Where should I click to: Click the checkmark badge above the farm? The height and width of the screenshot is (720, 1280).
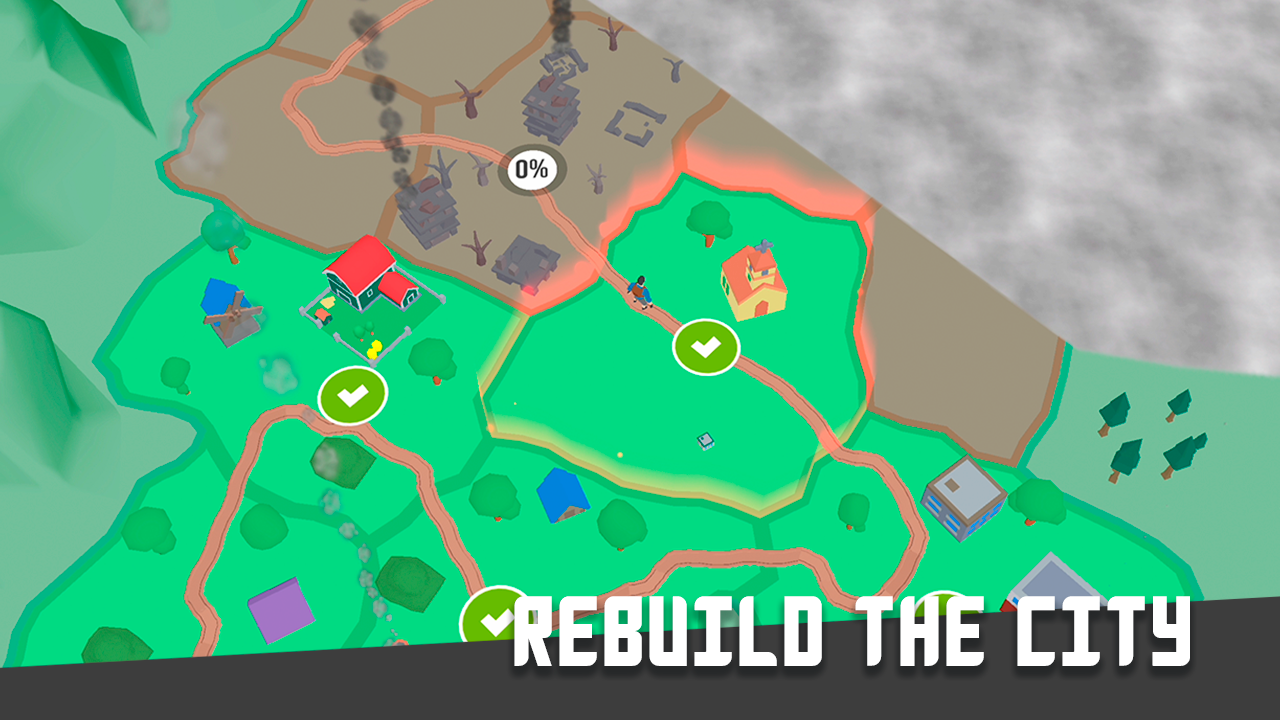click(351, 393)
